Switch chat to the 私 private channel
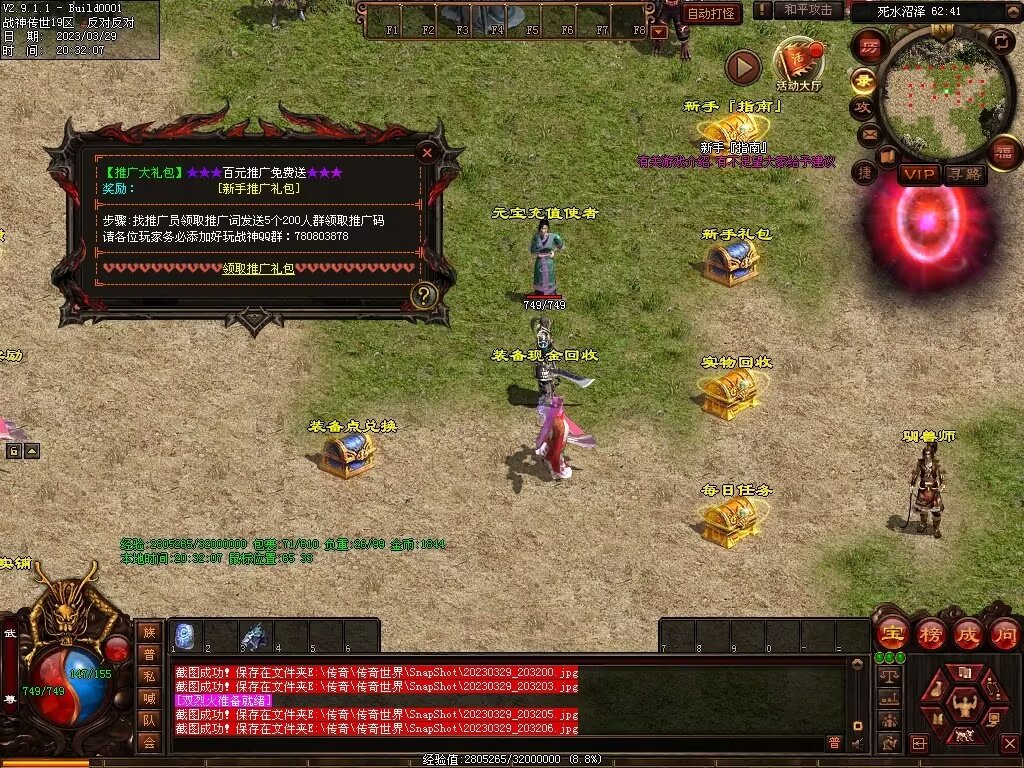 tap(148, 675)
